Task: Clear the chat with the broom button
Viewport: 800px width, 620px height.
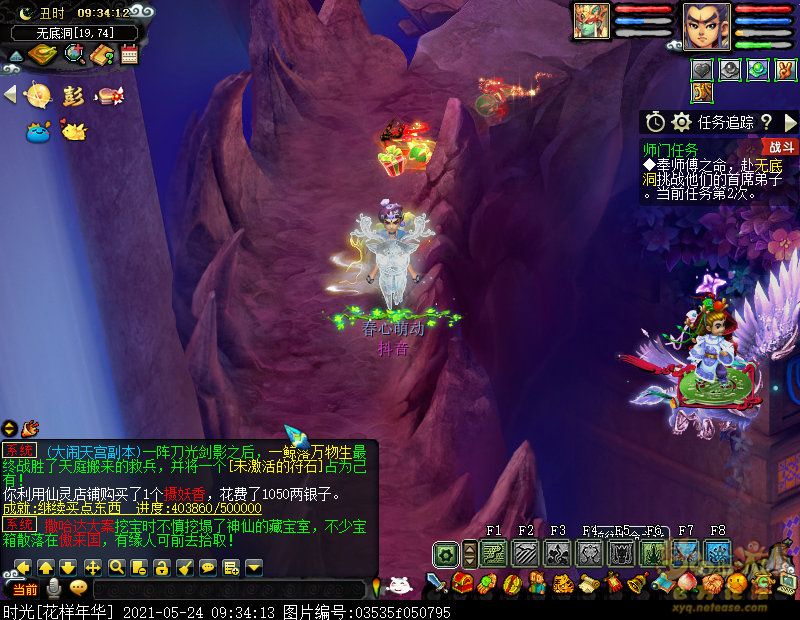Action: (184, 567)
